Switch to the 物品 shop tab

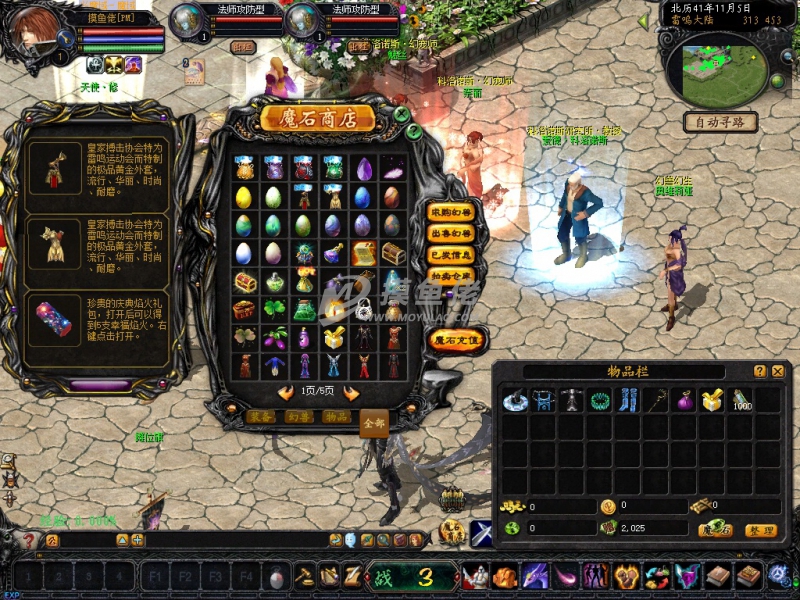[x=337, y=416]
